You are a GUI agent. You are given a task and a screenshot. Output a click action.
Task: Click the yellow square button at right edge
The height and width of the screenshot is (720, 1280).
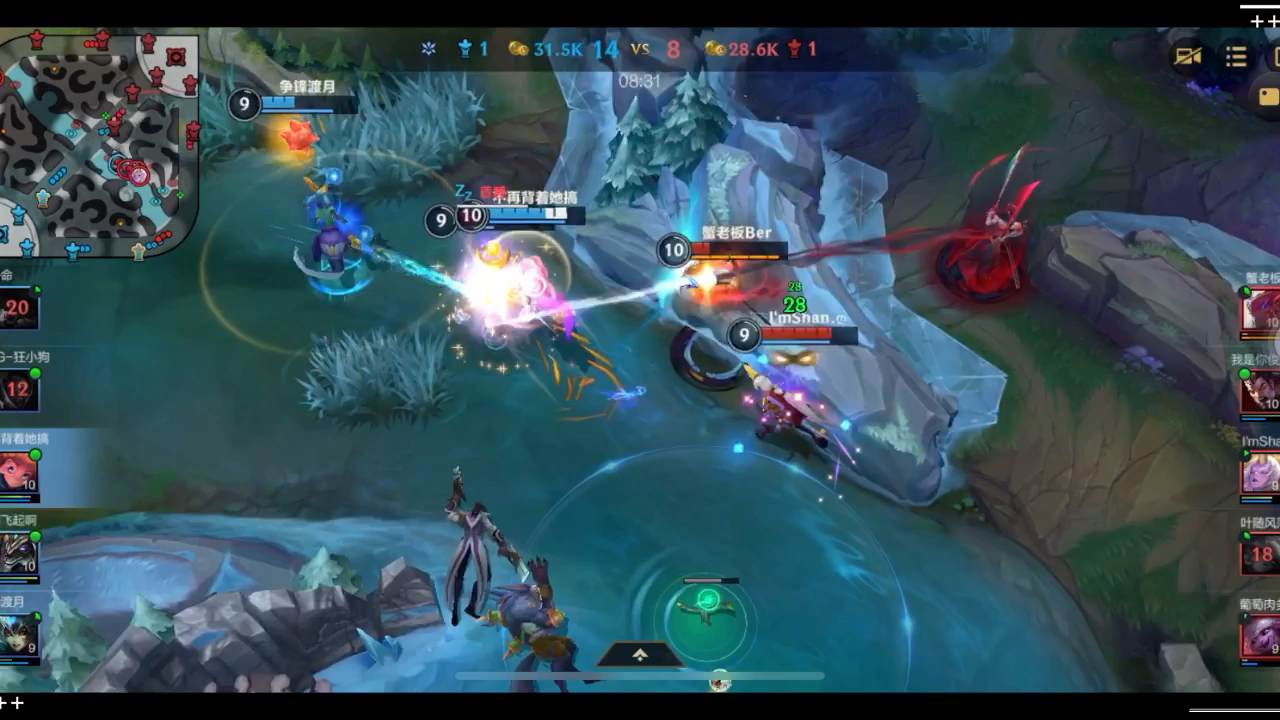pyautogui.click(x=1268, y=97)
